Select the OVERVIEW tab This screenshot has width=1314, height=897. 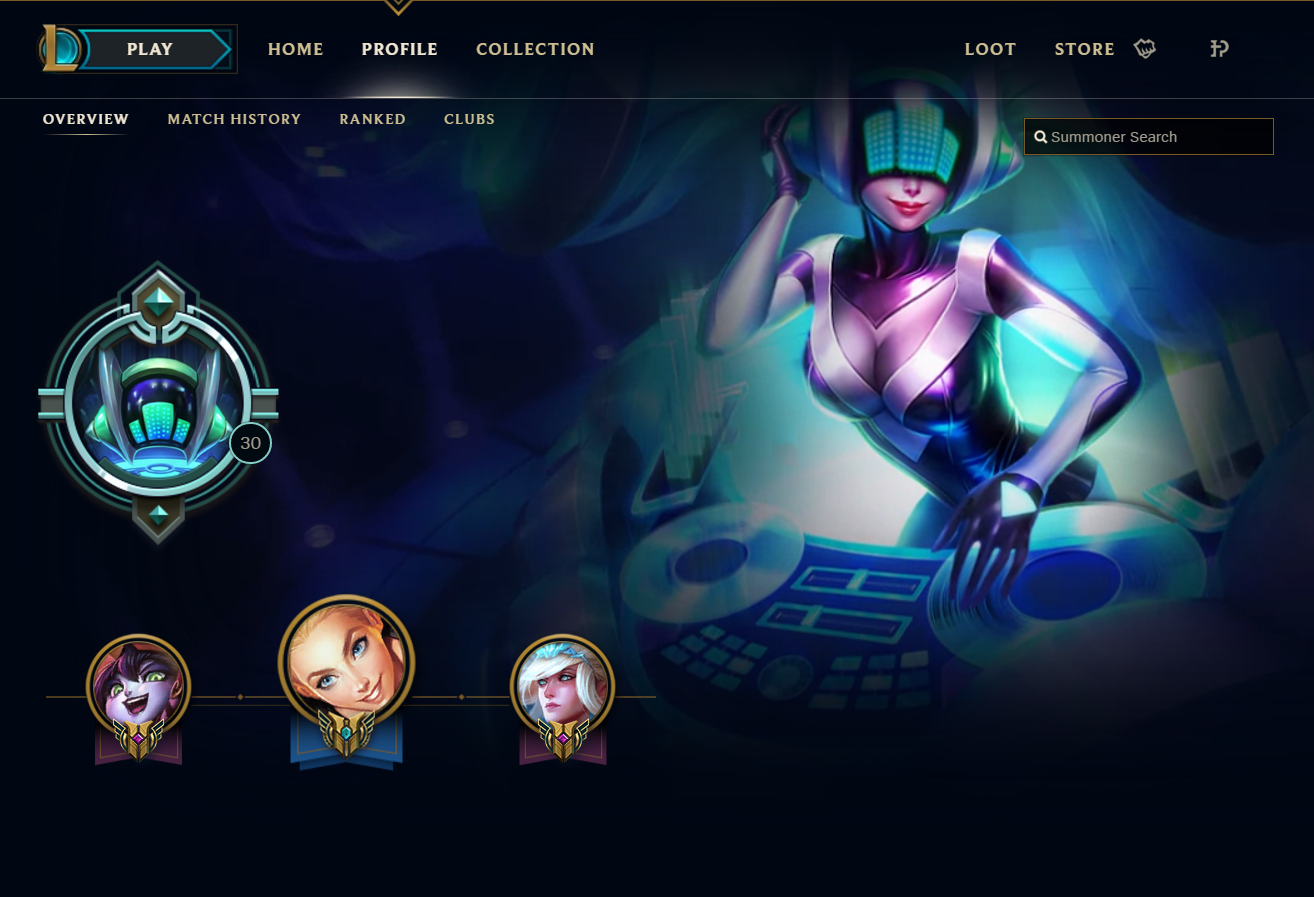pos(85,119)
